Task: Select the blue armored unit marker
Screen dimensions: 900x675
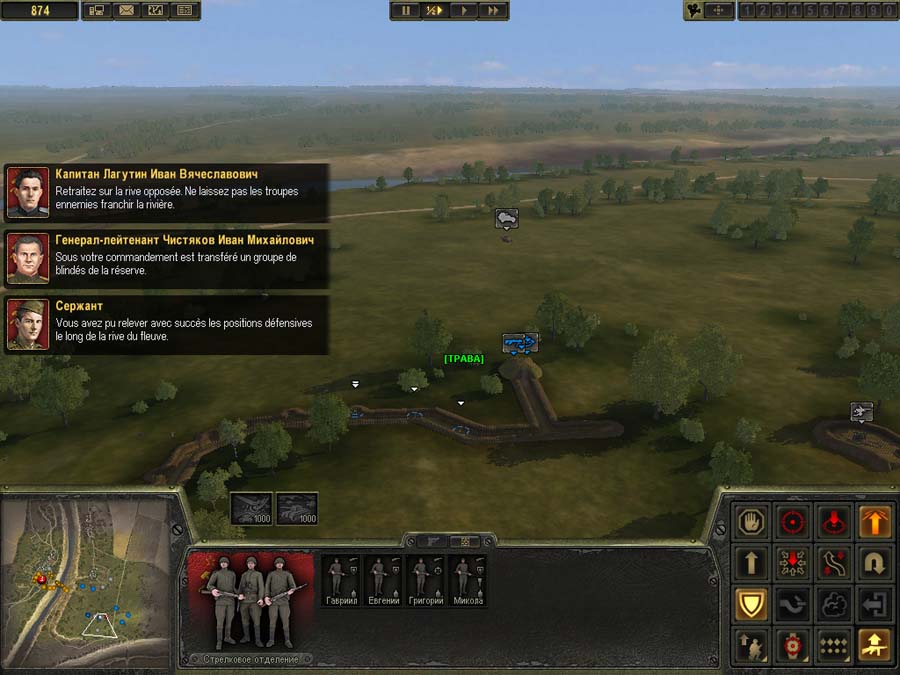Action: pos(519,343)
